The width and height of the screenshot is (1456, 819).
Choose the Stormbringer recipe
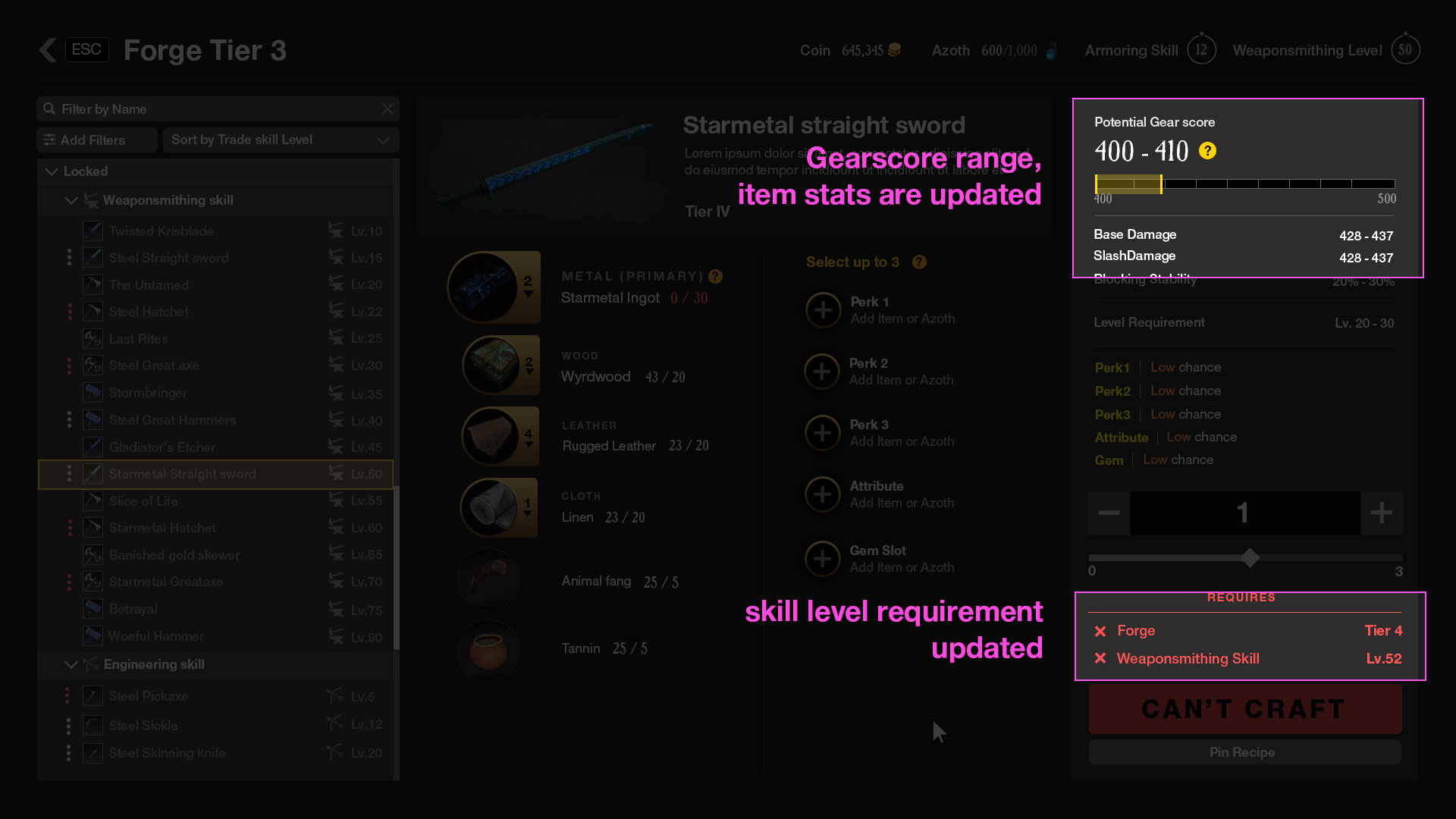coord(148,393)
